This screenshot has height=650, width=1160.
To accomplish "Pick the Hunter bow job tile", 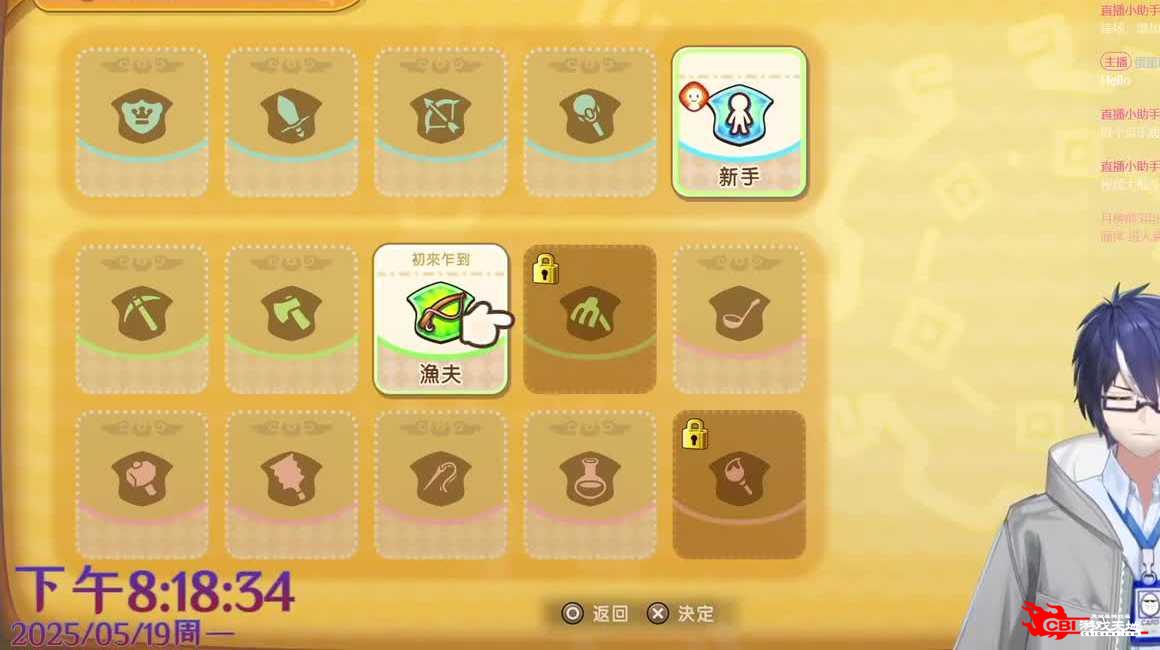I will pos(440,121).
